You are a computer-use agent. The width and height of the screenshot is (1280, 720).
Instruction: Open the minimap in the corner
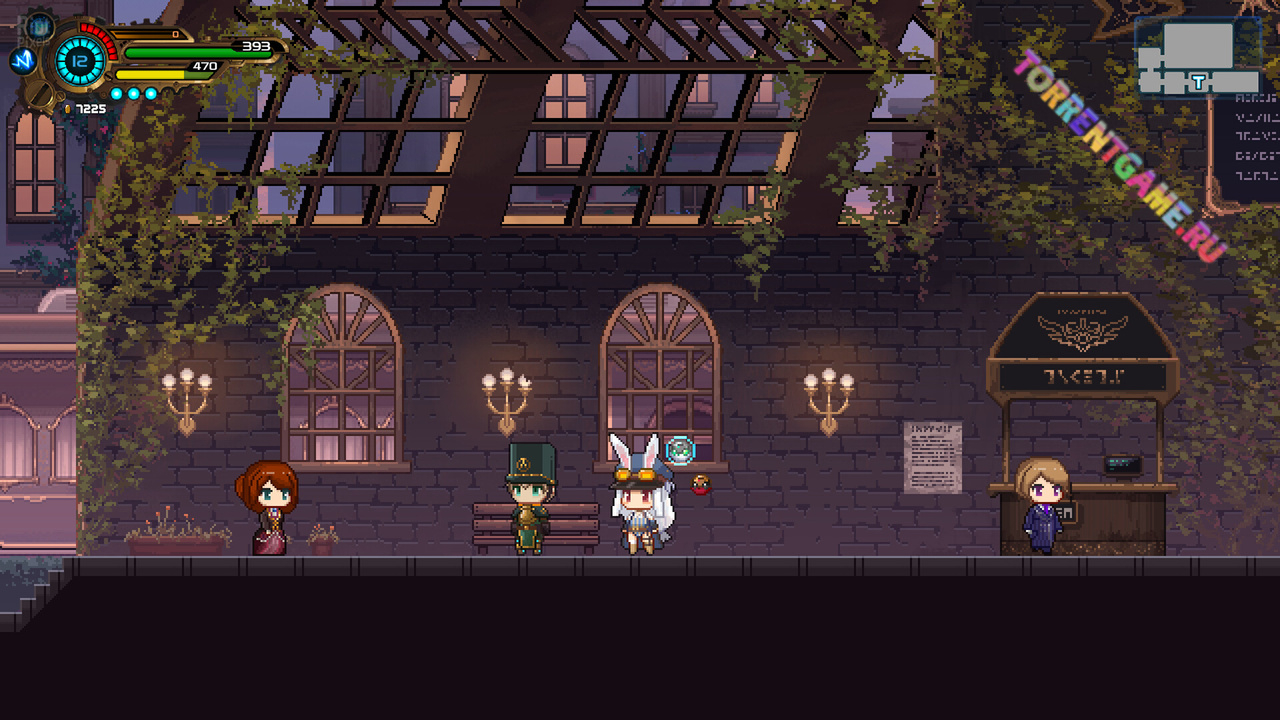pyautogui.click(x=1198, y=56)
